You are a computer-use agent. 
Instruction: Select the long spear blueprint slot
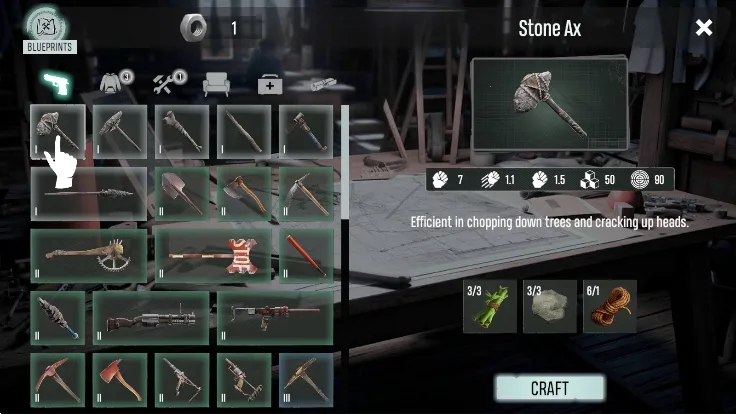[x=88, y=193]
